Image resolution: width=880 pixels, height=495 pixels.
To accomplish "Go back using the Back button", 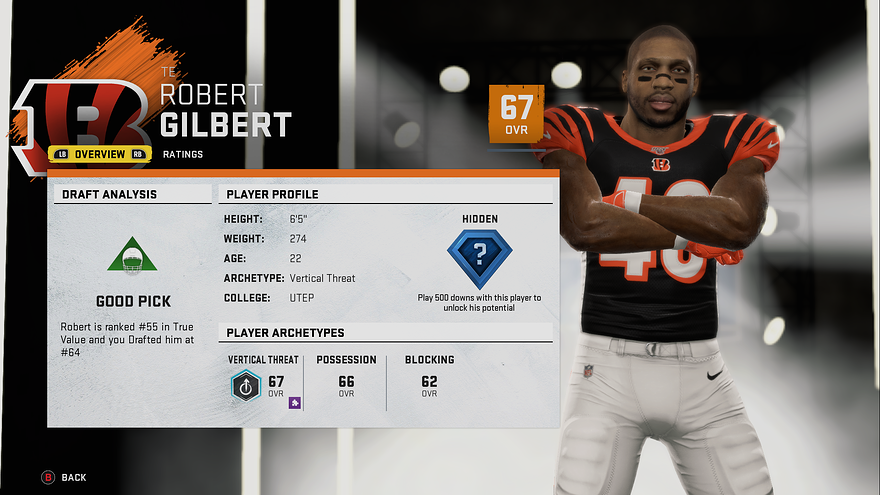I will (64, 478).
